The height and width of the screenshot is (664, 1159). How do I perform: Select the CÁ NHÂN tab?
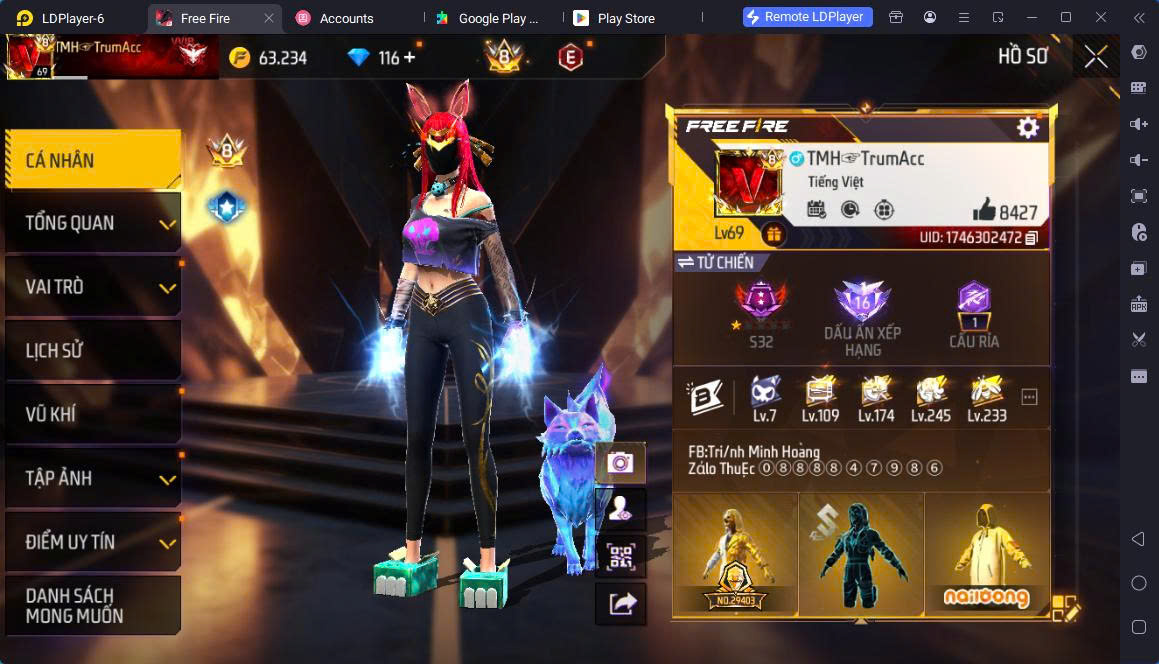point(92,160)
